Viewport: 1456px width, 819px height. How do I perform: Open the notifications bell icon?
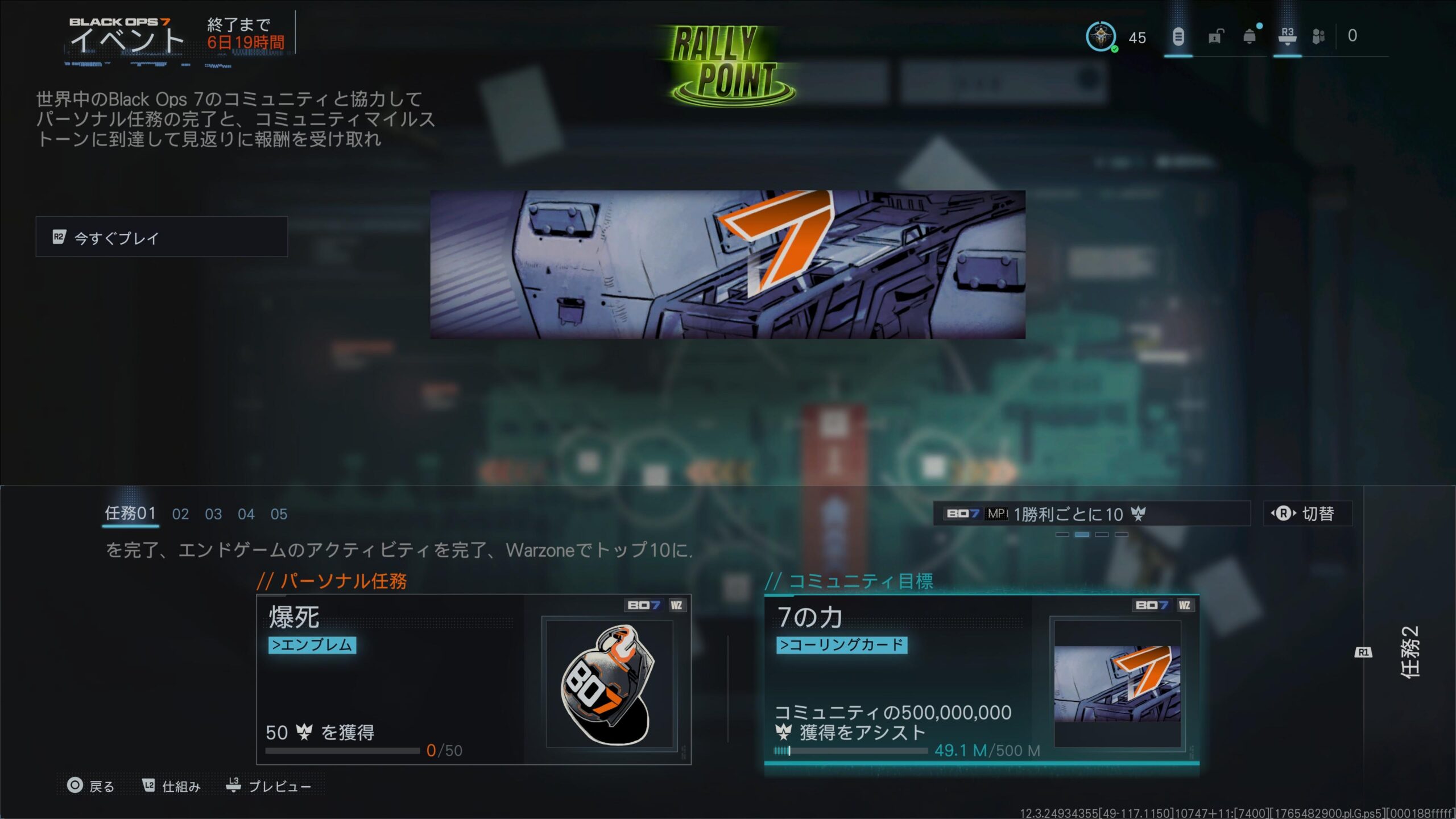pos(1250,37)
